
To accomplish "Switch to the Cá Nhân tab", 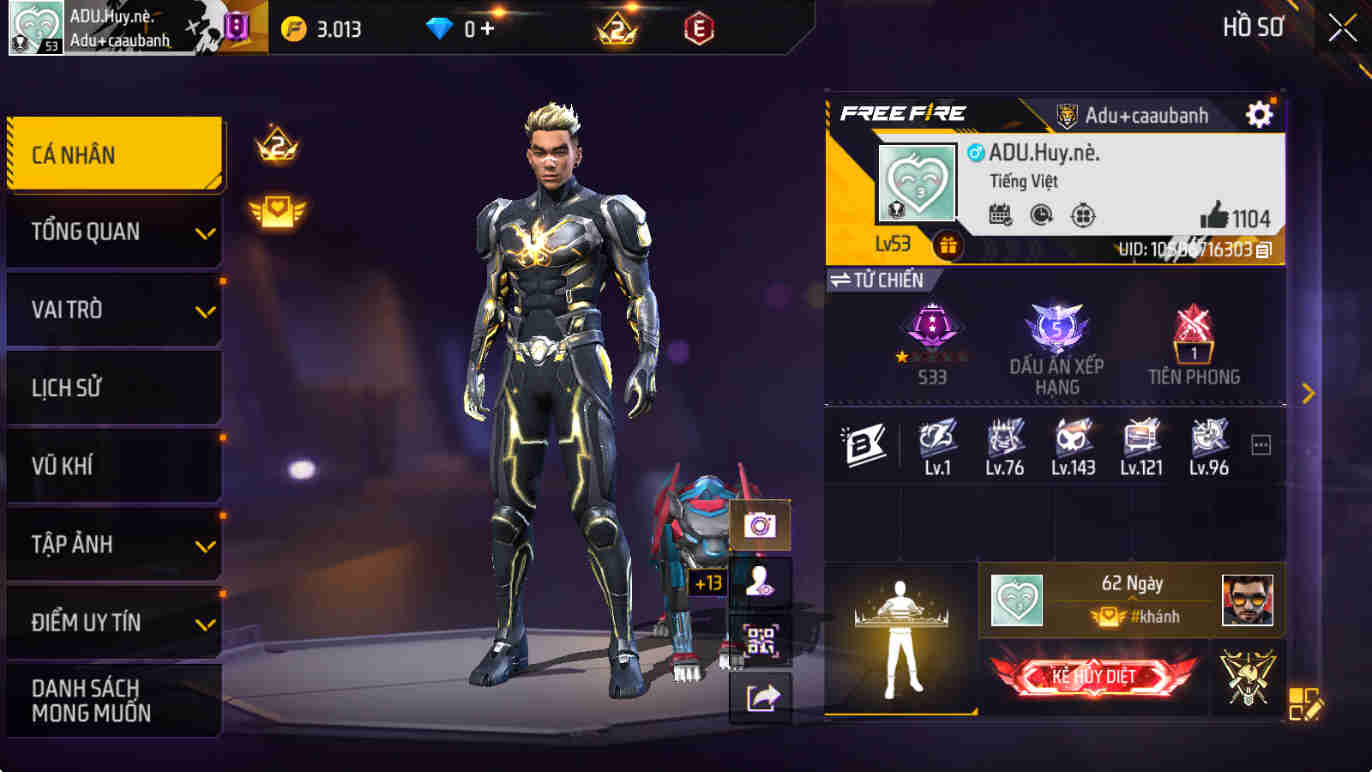I will click(x=113, y=155).
